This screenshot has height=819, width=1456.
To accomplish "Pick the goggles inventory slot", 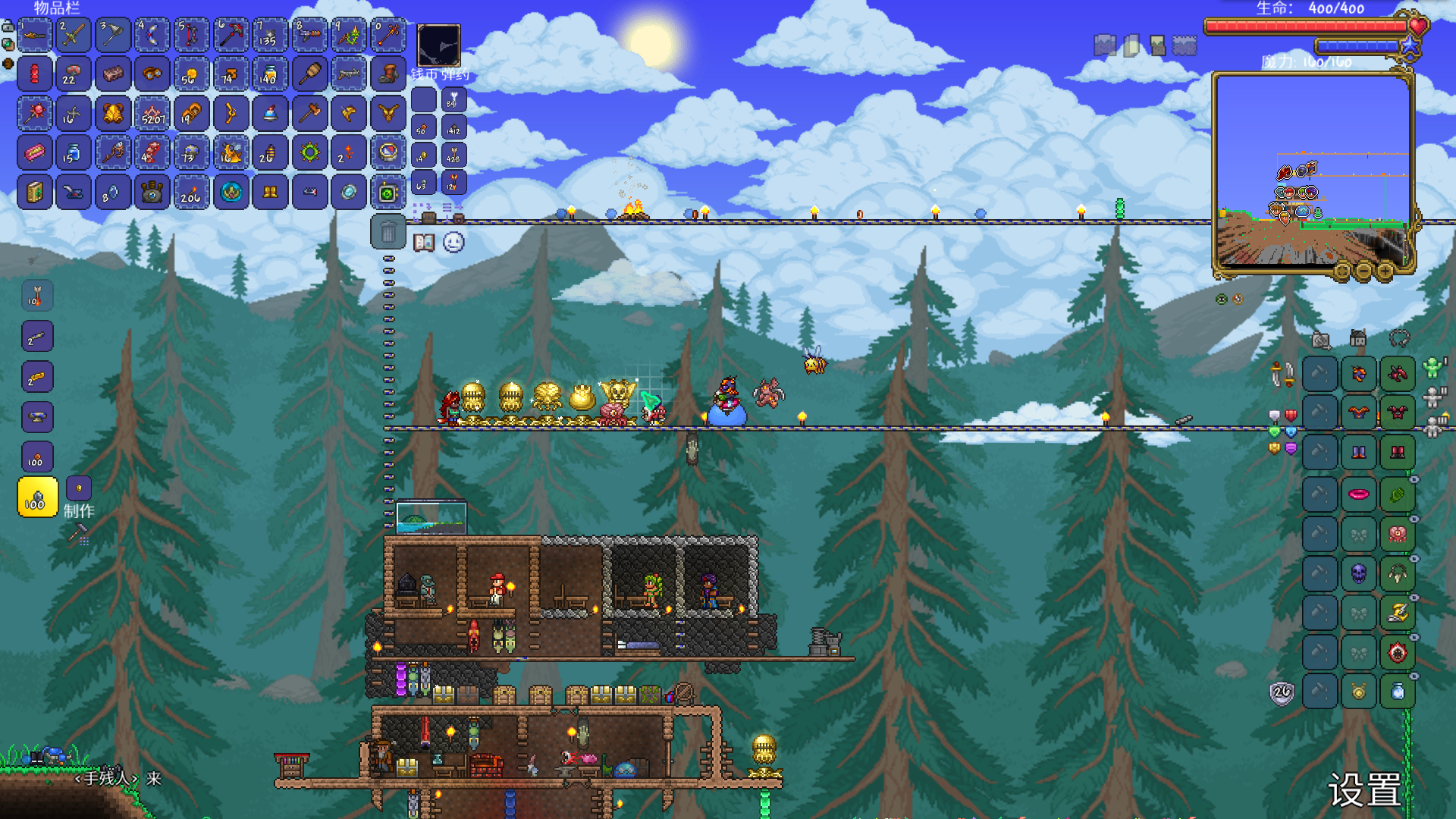I will point(152,74).
